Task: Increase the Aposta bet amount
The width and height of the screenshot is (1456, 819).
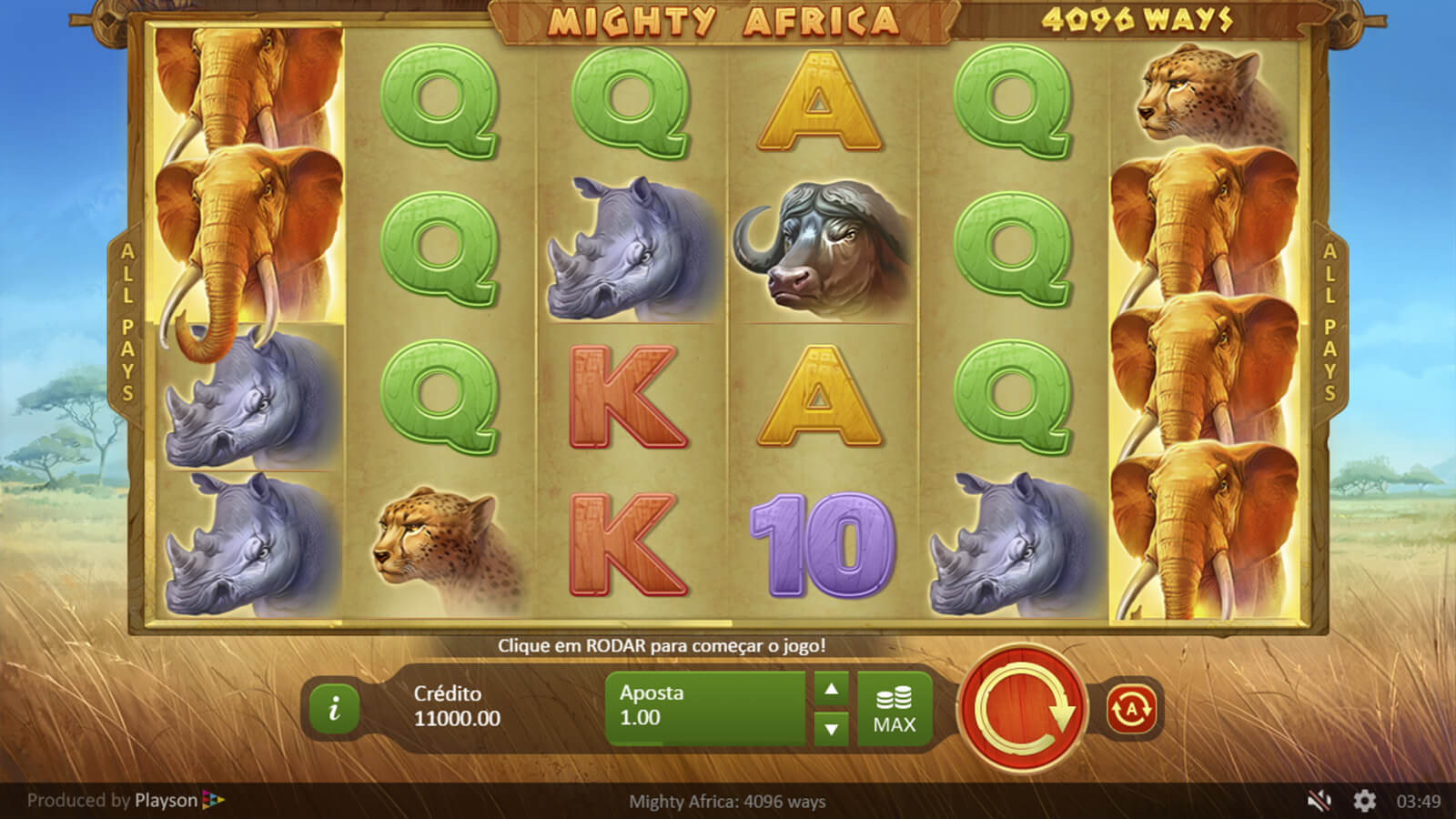Action: 831,690
